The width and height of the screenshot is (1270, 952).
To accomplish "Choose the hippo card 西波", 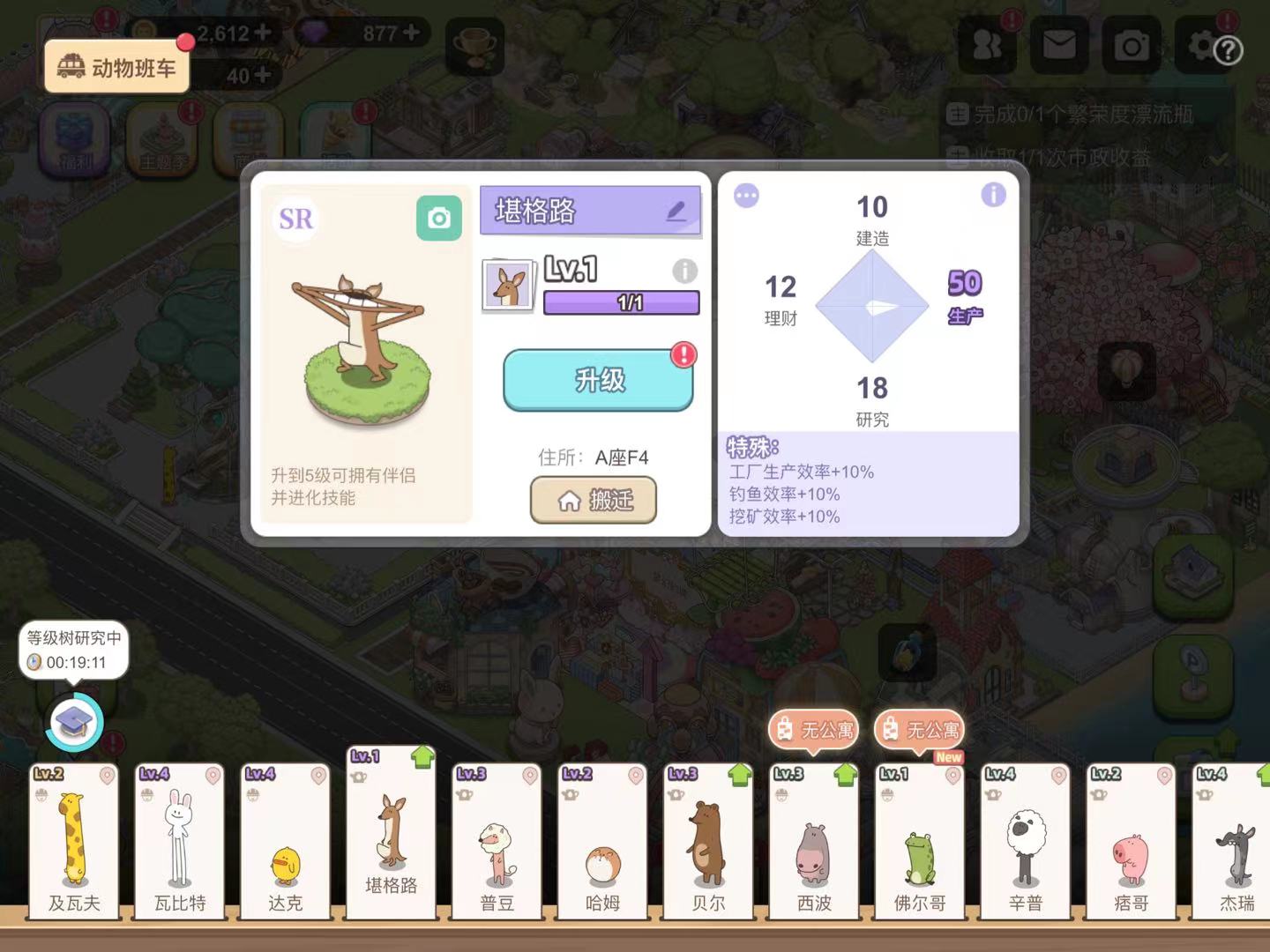I will (814, 842).
